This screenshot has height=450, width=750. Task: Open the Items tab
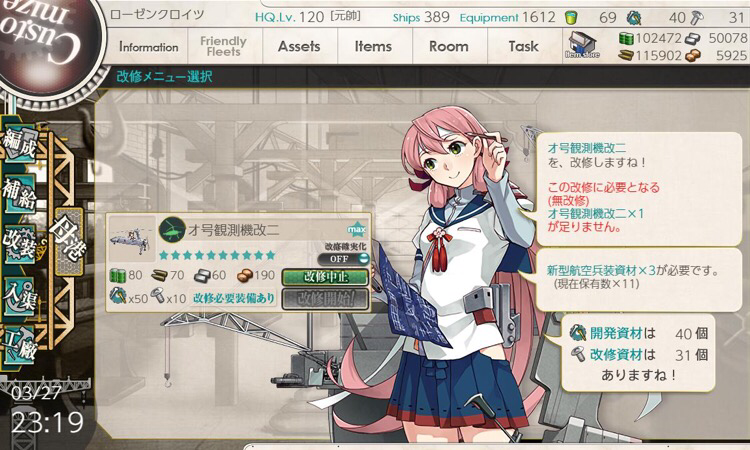(x=373, y=46)
